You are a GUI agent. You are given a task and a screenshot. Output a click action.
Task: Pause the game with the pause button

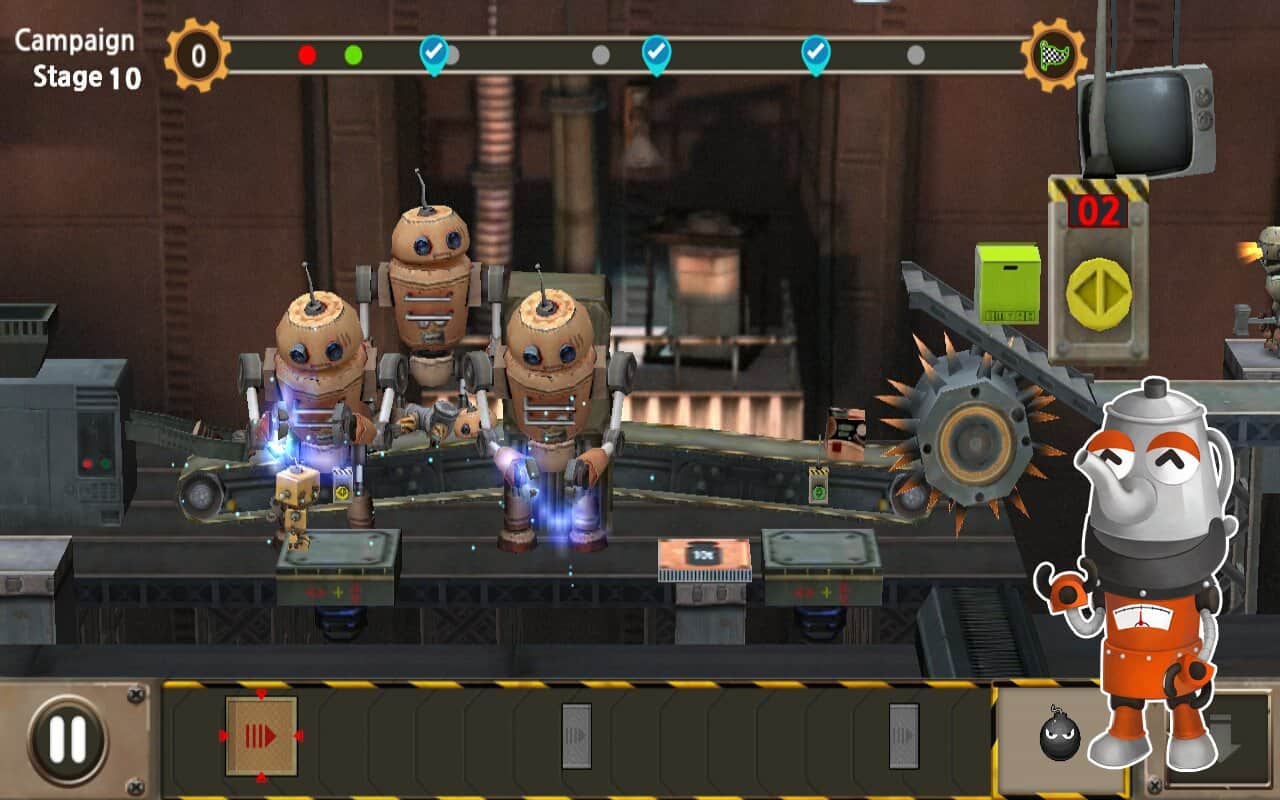(x=68, y=738)
